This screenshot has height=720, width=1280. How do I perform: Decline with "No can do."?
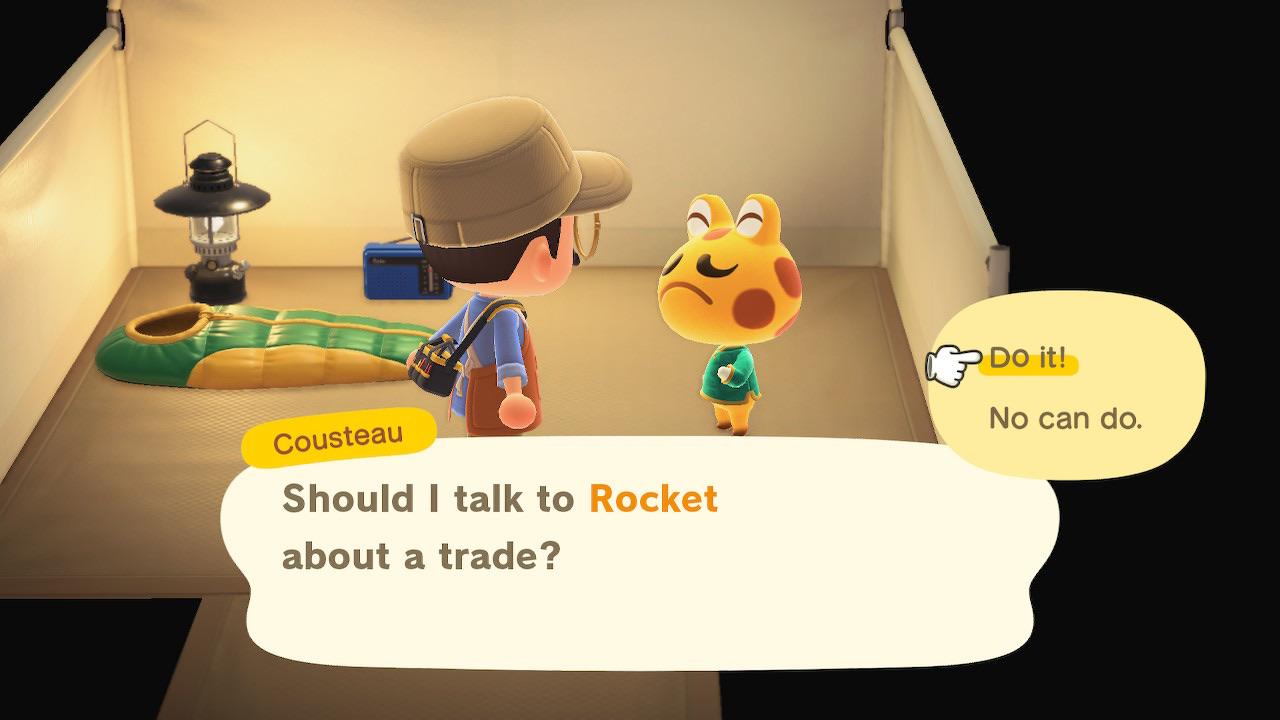[1064, 418]
